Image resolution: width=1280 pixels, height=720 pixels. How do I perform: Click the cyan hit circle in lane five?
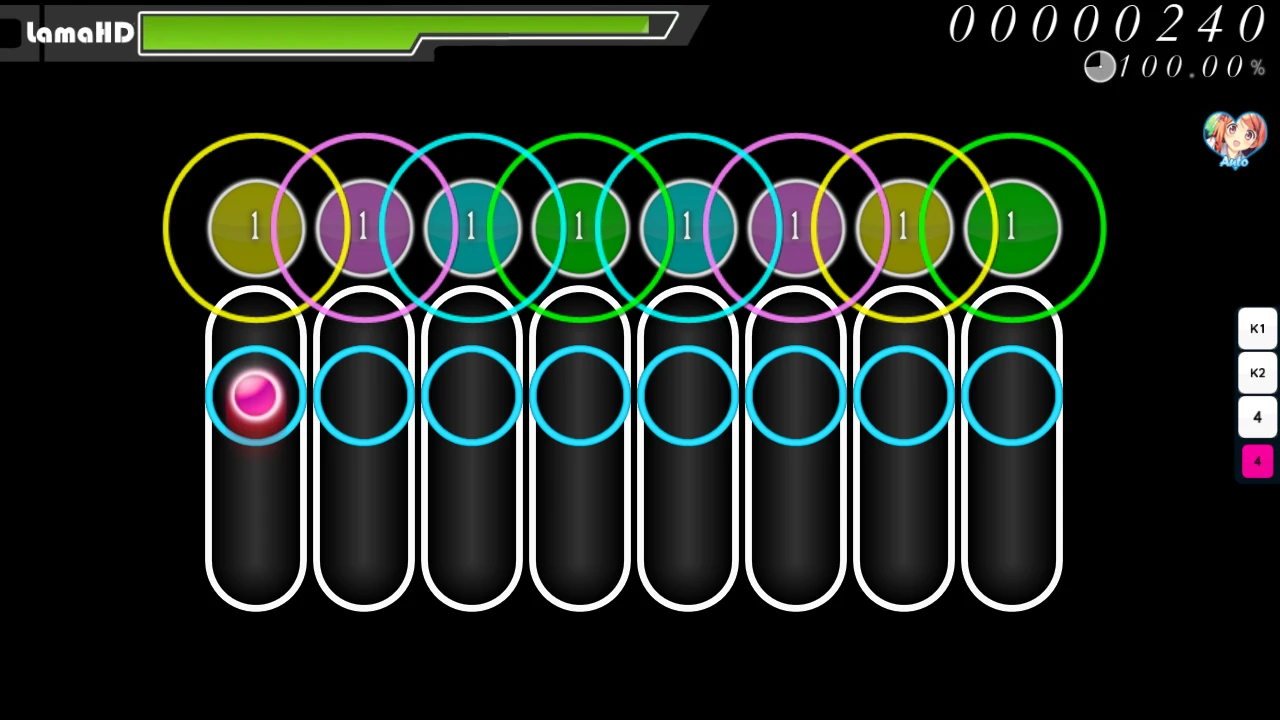click(x=687, y=225)
